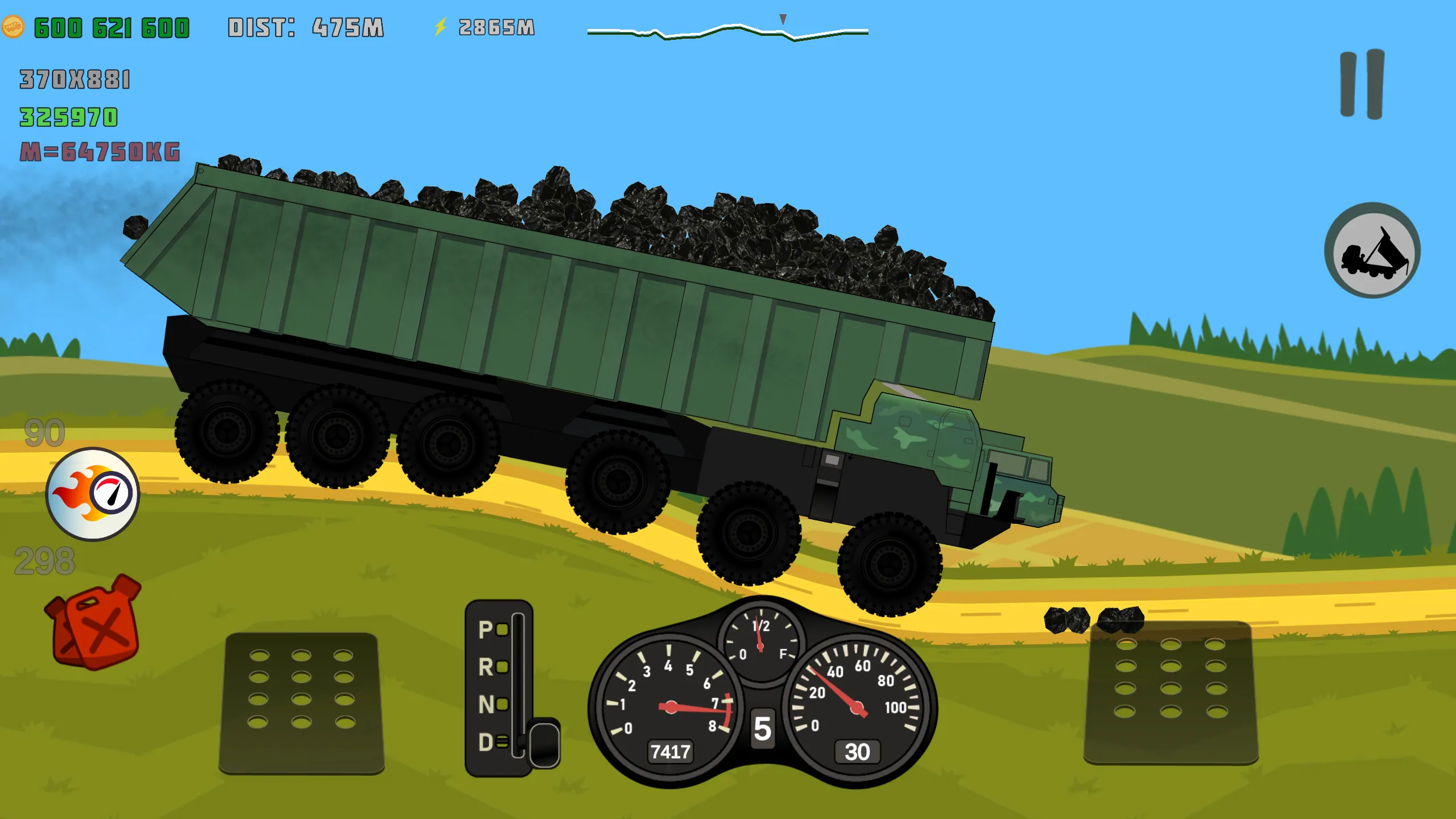
Task: Tap the yellow lightning bolt distance icon
Action: 441,25
